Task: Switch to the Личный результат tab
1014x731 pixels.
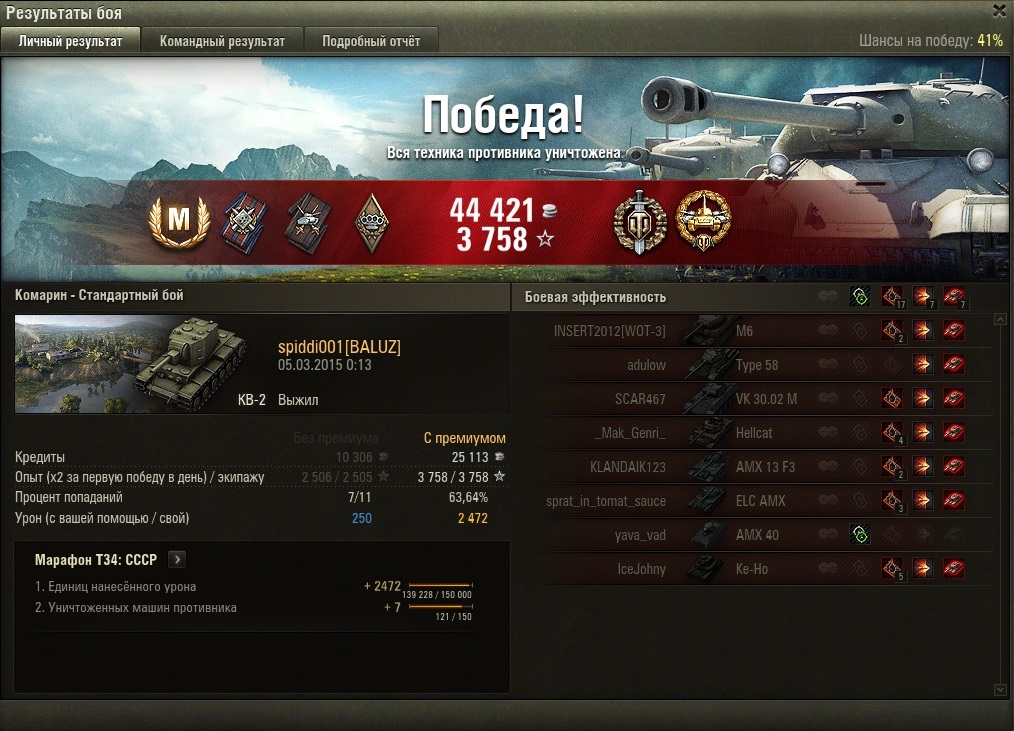Action: [70, 41]
